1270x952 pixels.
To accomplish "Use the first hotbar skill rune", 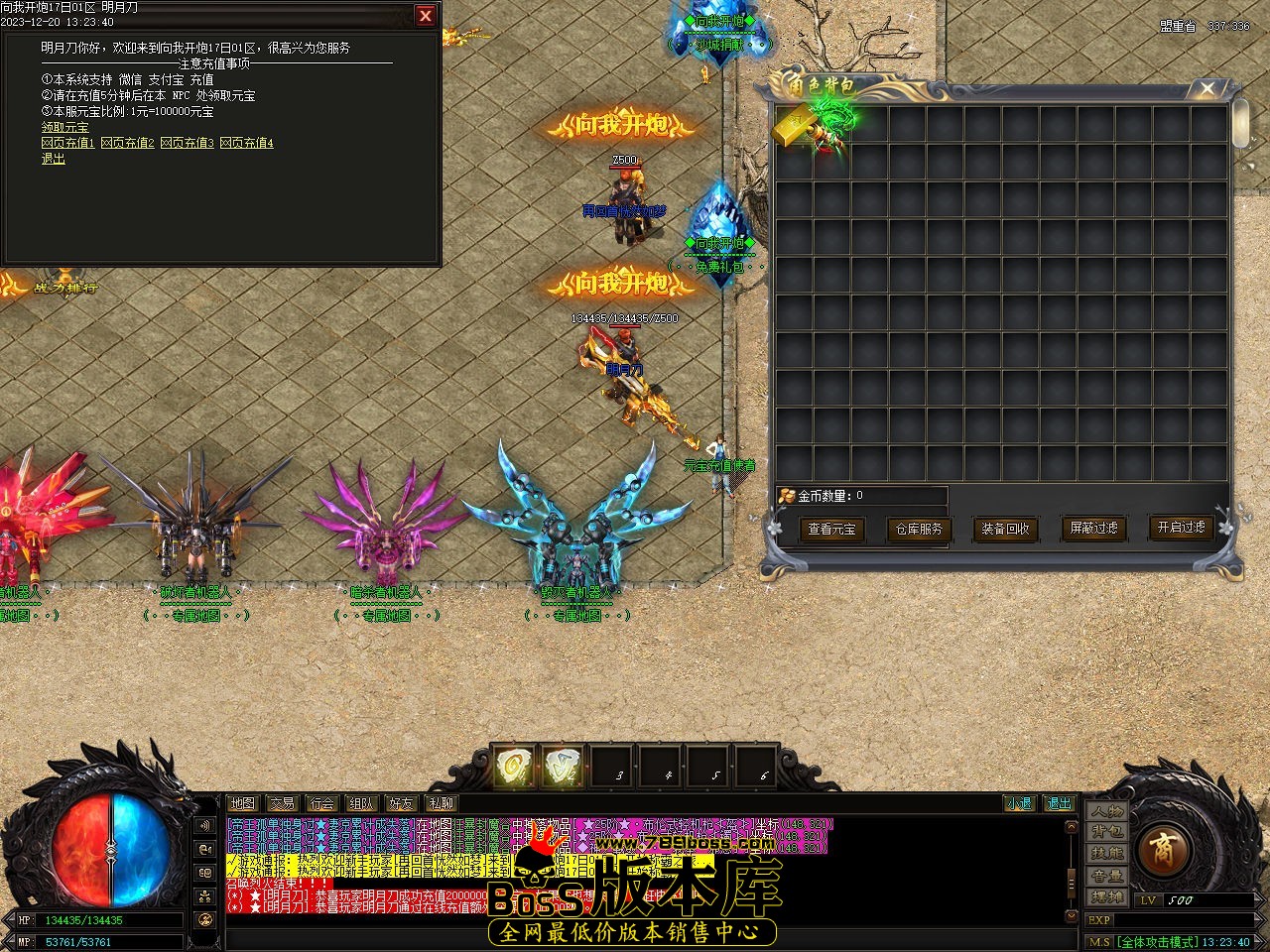I will 514,767.
